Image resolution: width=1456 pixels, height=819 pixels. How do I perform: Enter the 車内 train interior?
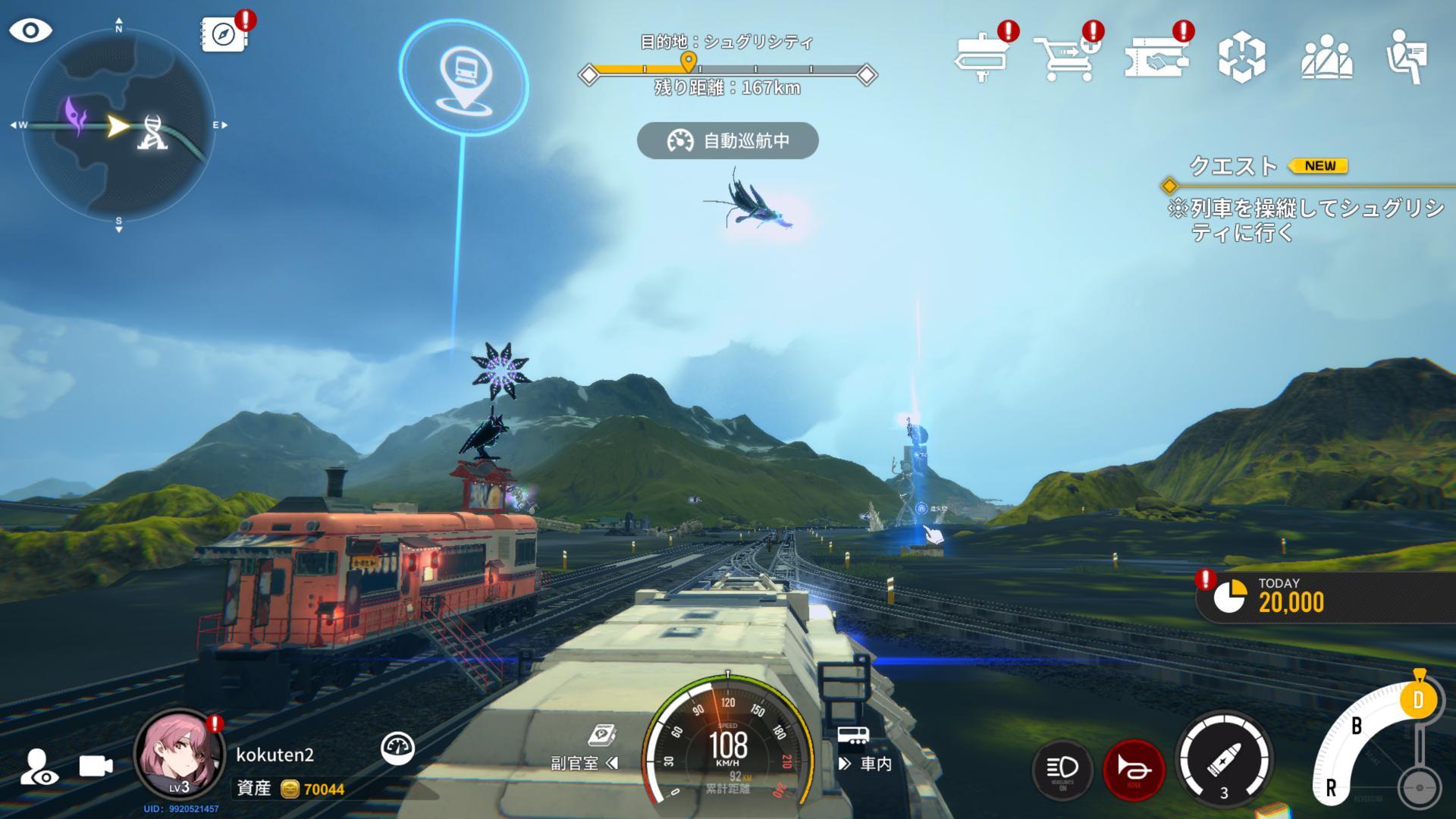865,763
